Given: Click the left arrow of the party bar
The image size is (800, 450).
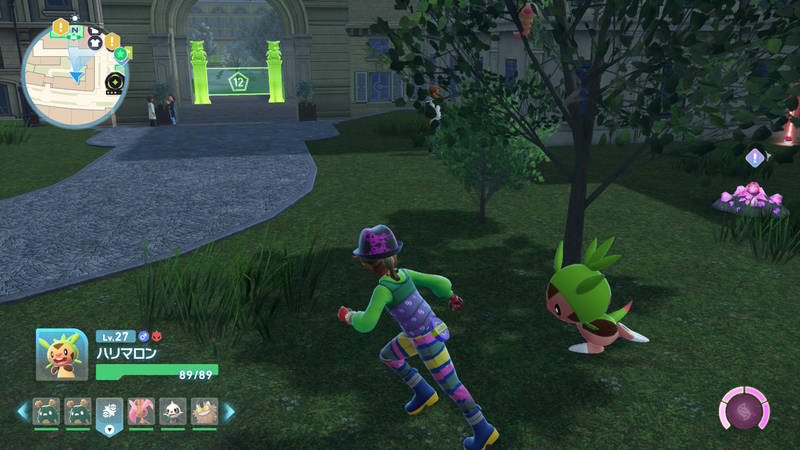Looking at the screenshot, I should coord(22,411).
